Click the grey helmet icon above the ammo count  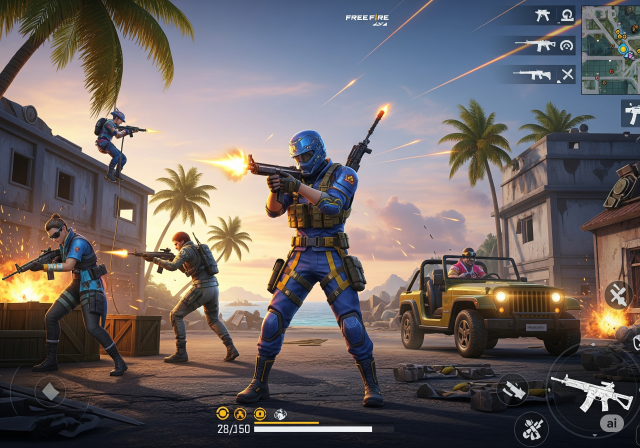click(x=281, y=414)
